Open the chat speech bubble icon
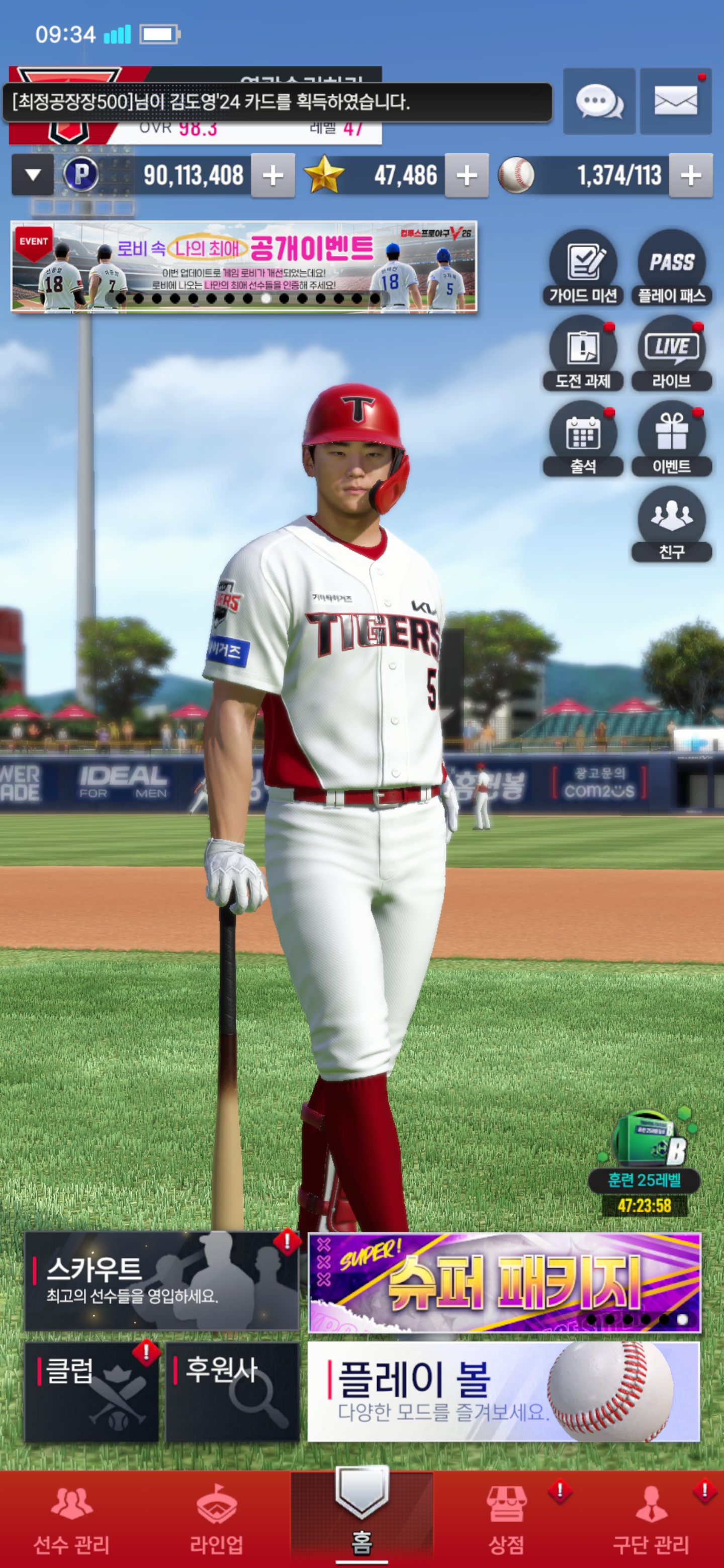The height and width of the screenshot is (1568, 724). tap(599, 101)
